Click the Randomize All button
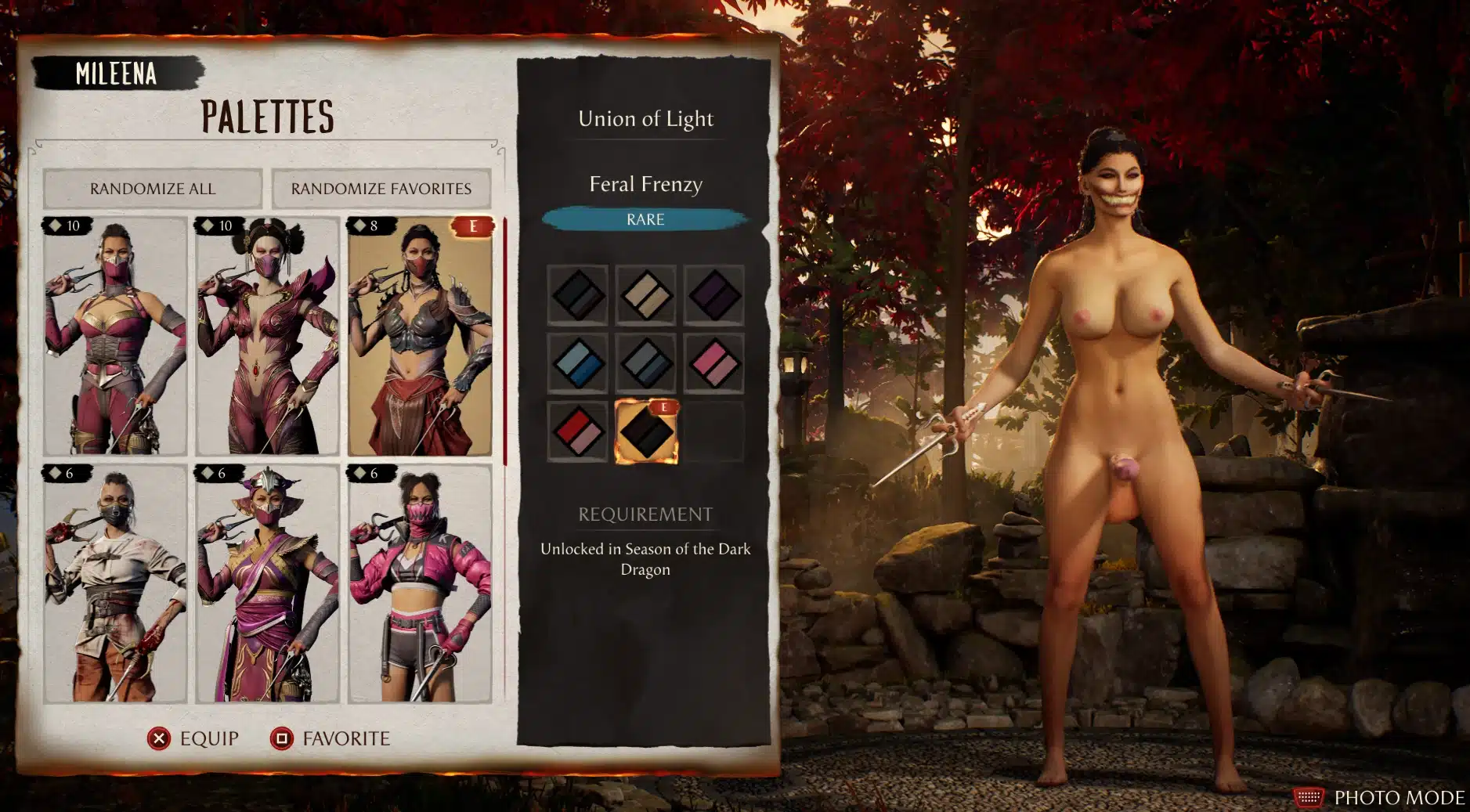 click(x=153, y=189)
